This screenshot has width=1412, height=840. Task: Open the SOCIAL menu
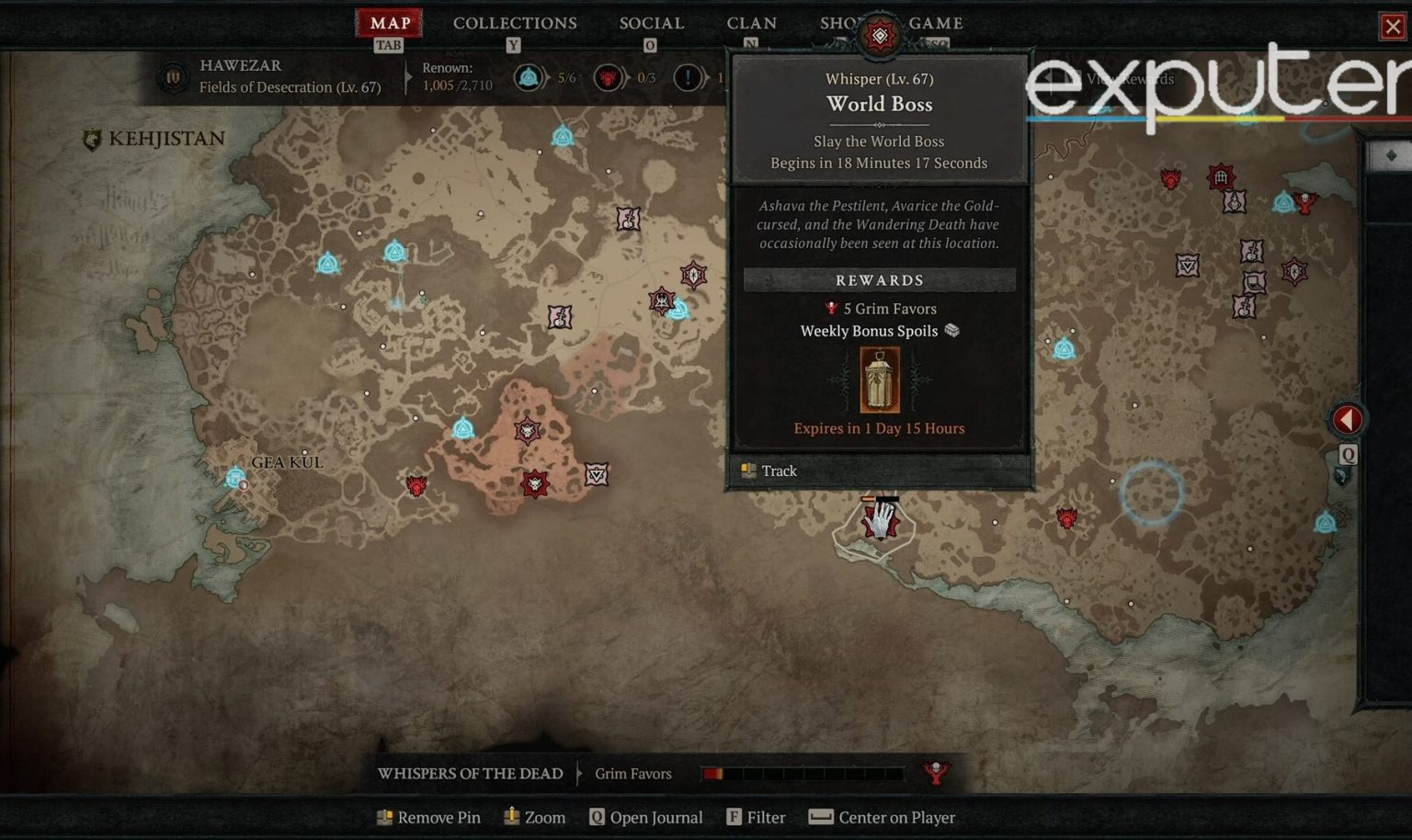coord(651,23)
